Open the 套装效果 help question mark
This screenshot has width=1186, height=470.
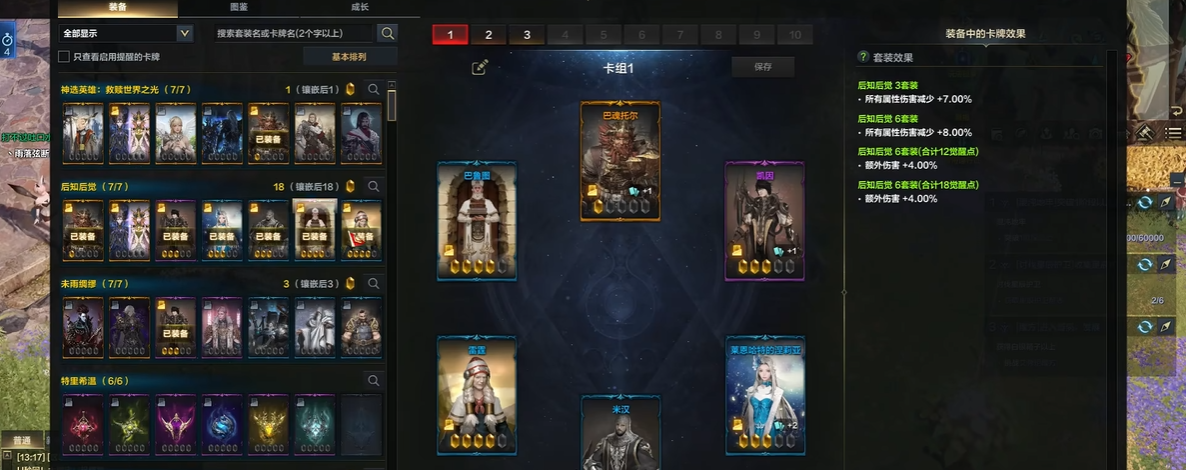coord(863,57)
